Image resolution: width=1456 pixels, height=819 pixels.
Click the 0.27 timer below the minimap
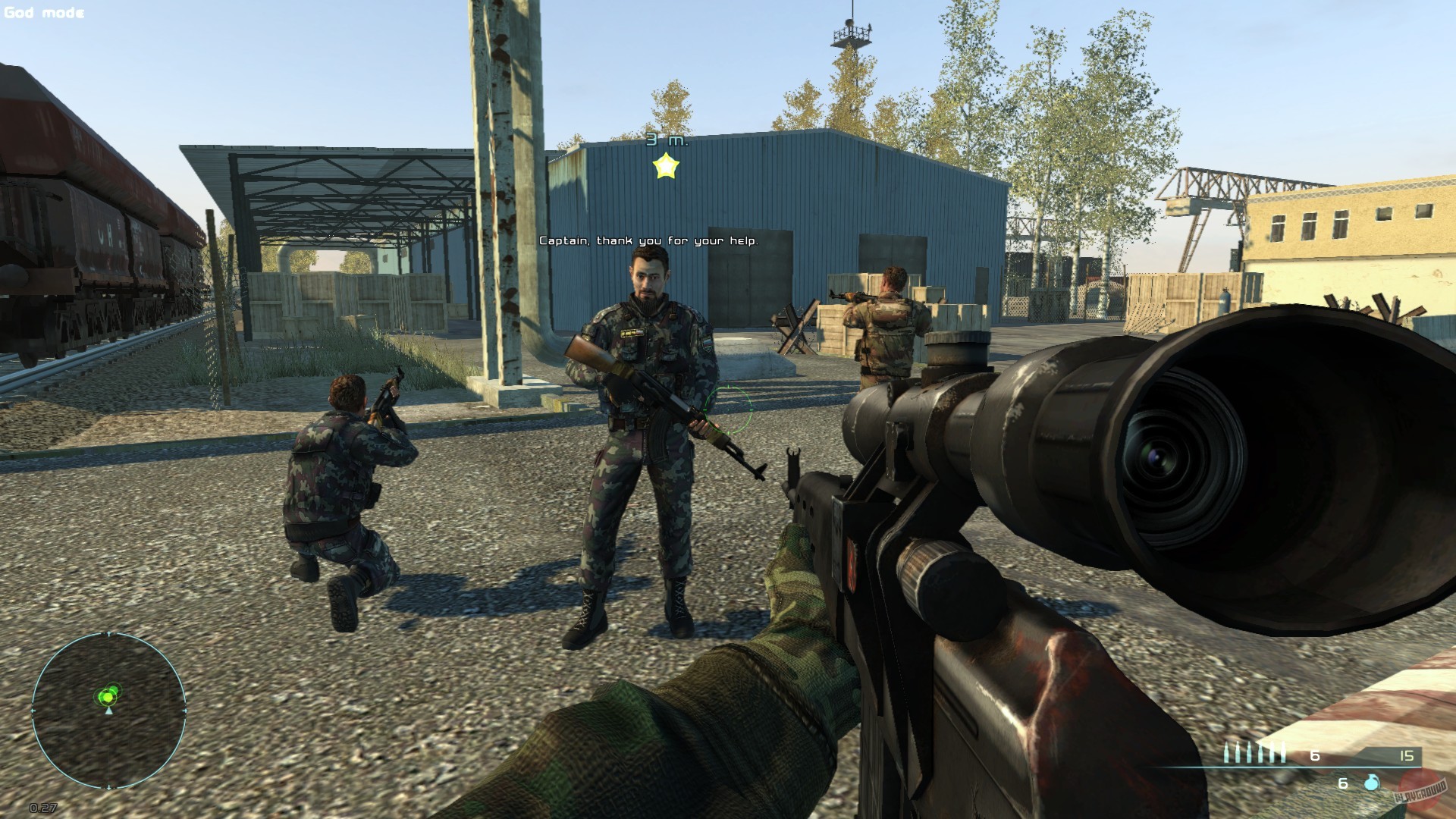point(43,808)
